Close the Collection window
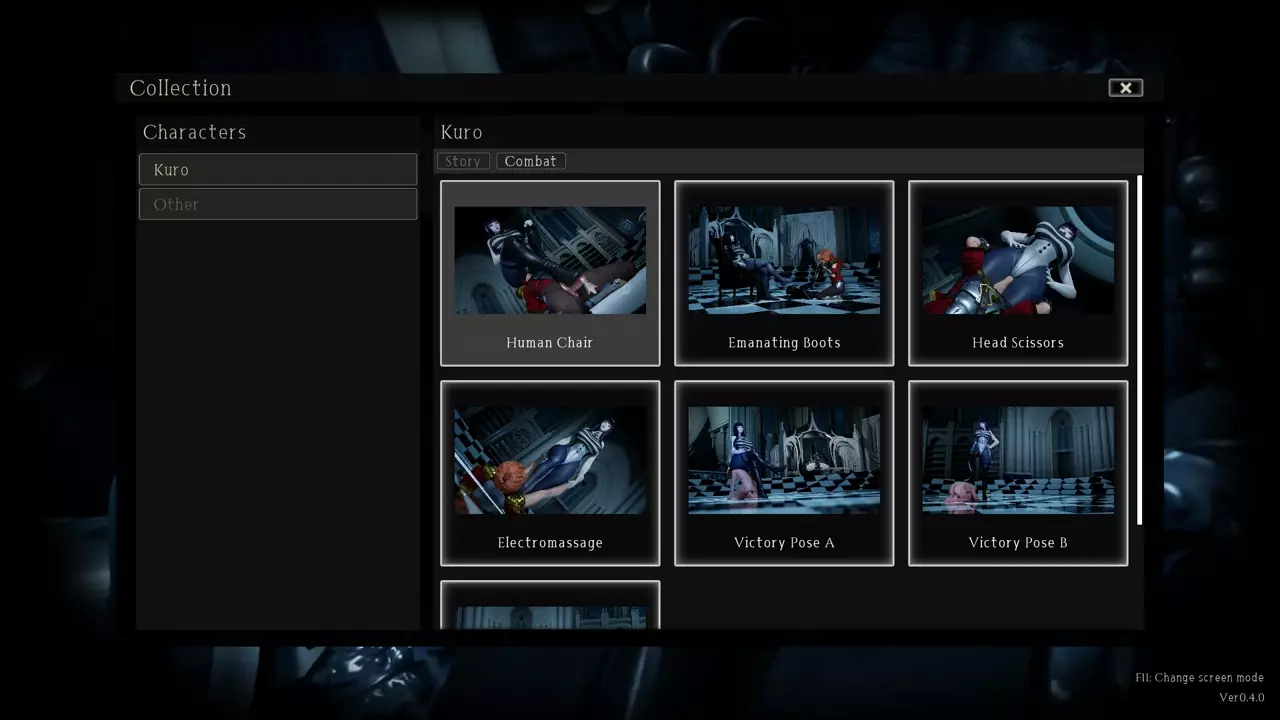The height and width of the screenshot is (720, 1280). coord(1125,88)
